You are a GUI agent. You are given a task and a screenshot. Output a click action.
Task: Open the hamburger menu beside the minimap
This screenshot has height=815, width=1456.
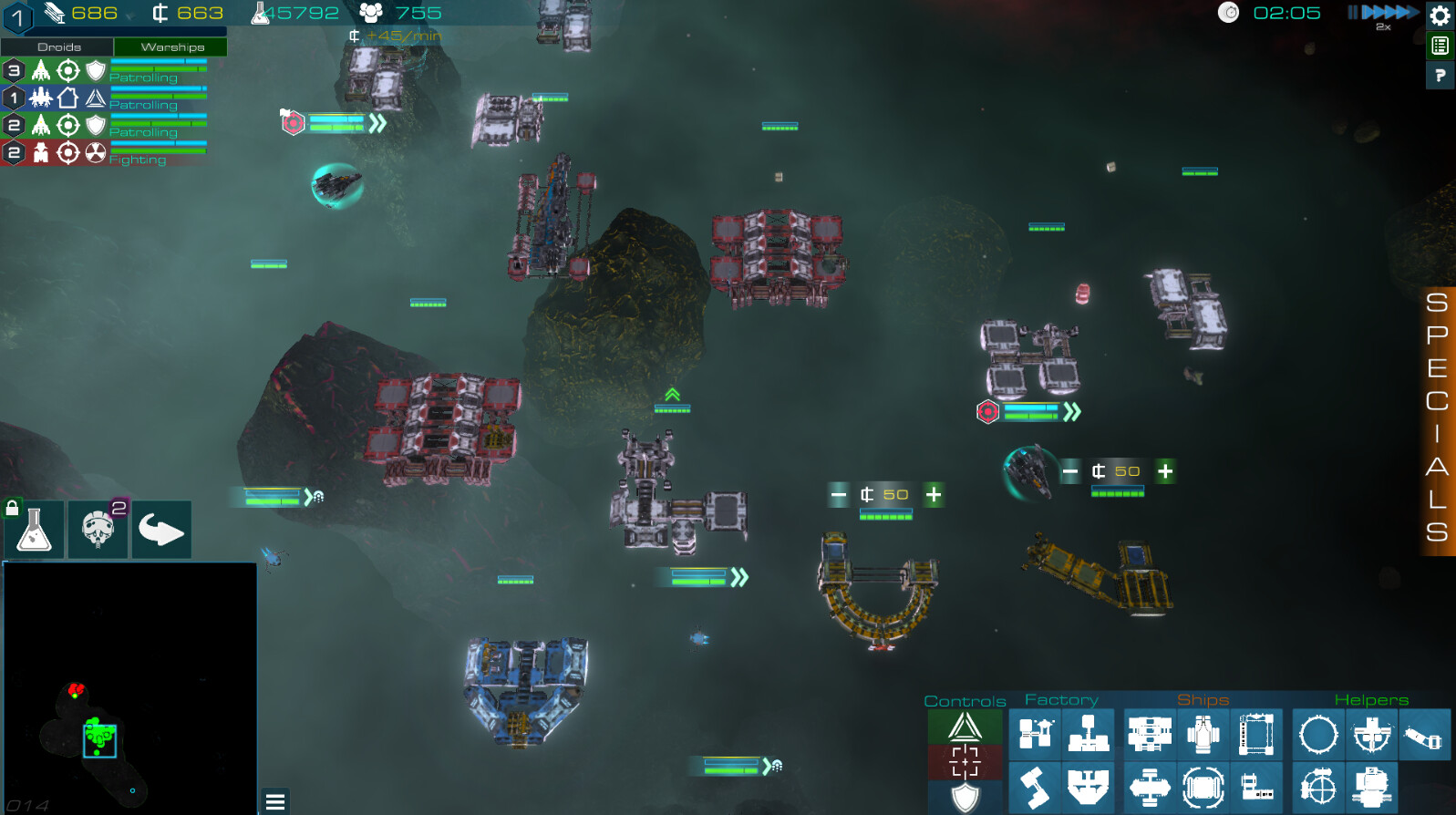click(274, 801)
